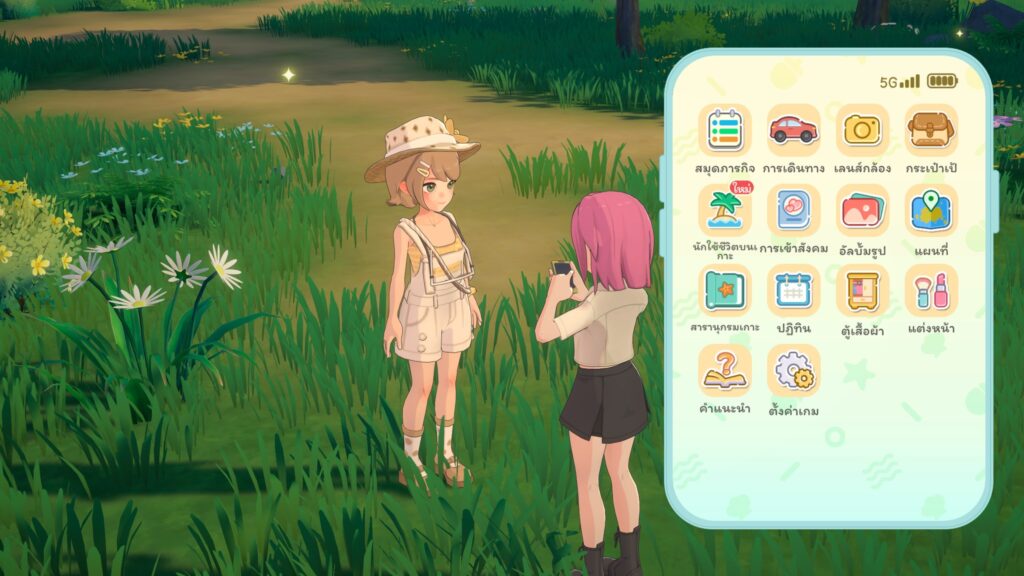Open the คำแนะนำ guide app
The height and width of the screenshot is (576, 1024).
point(725,370)
